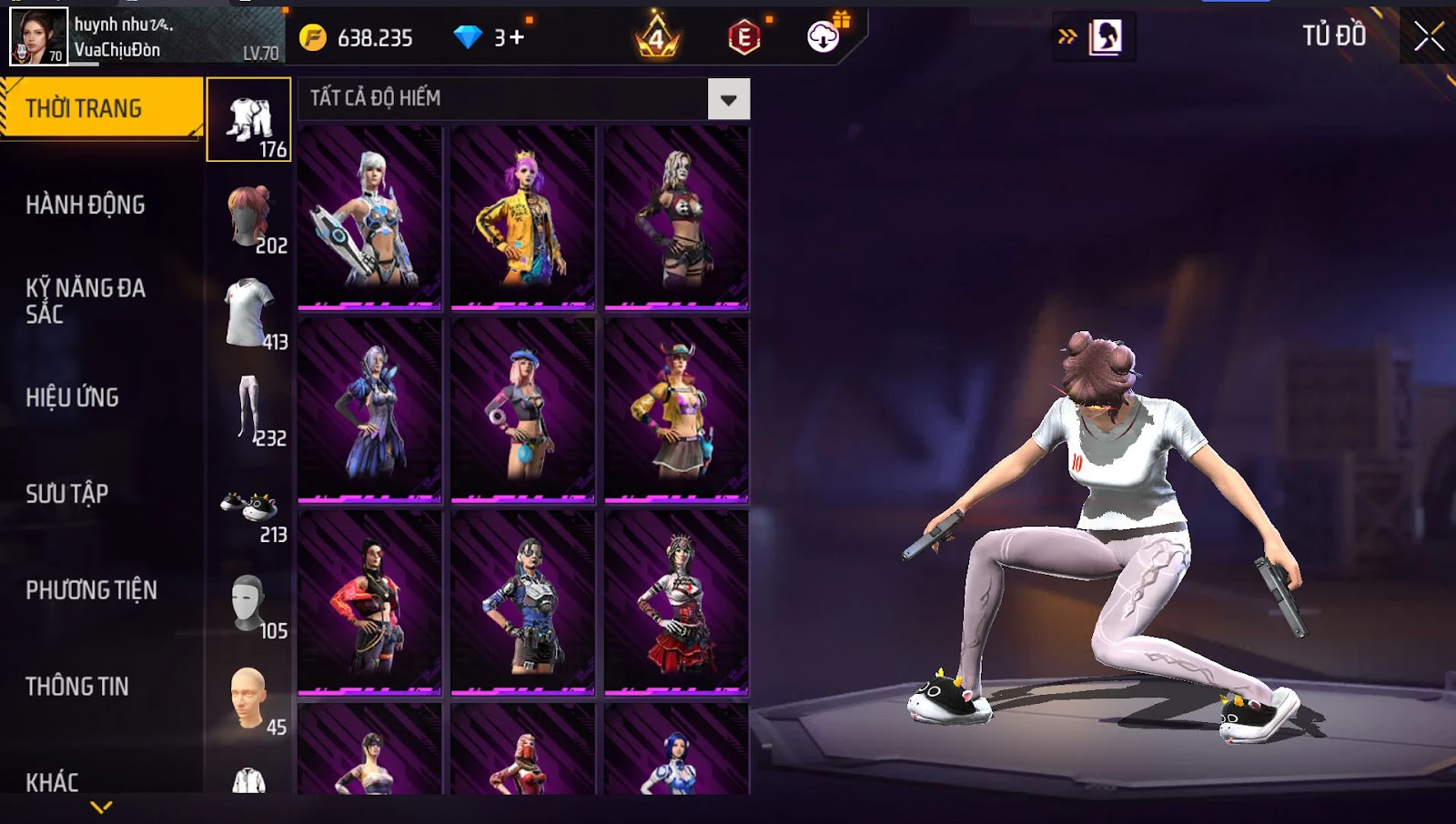Select the outfit sets subcategory (176)

pyautogui.click(x=248, y=120)
